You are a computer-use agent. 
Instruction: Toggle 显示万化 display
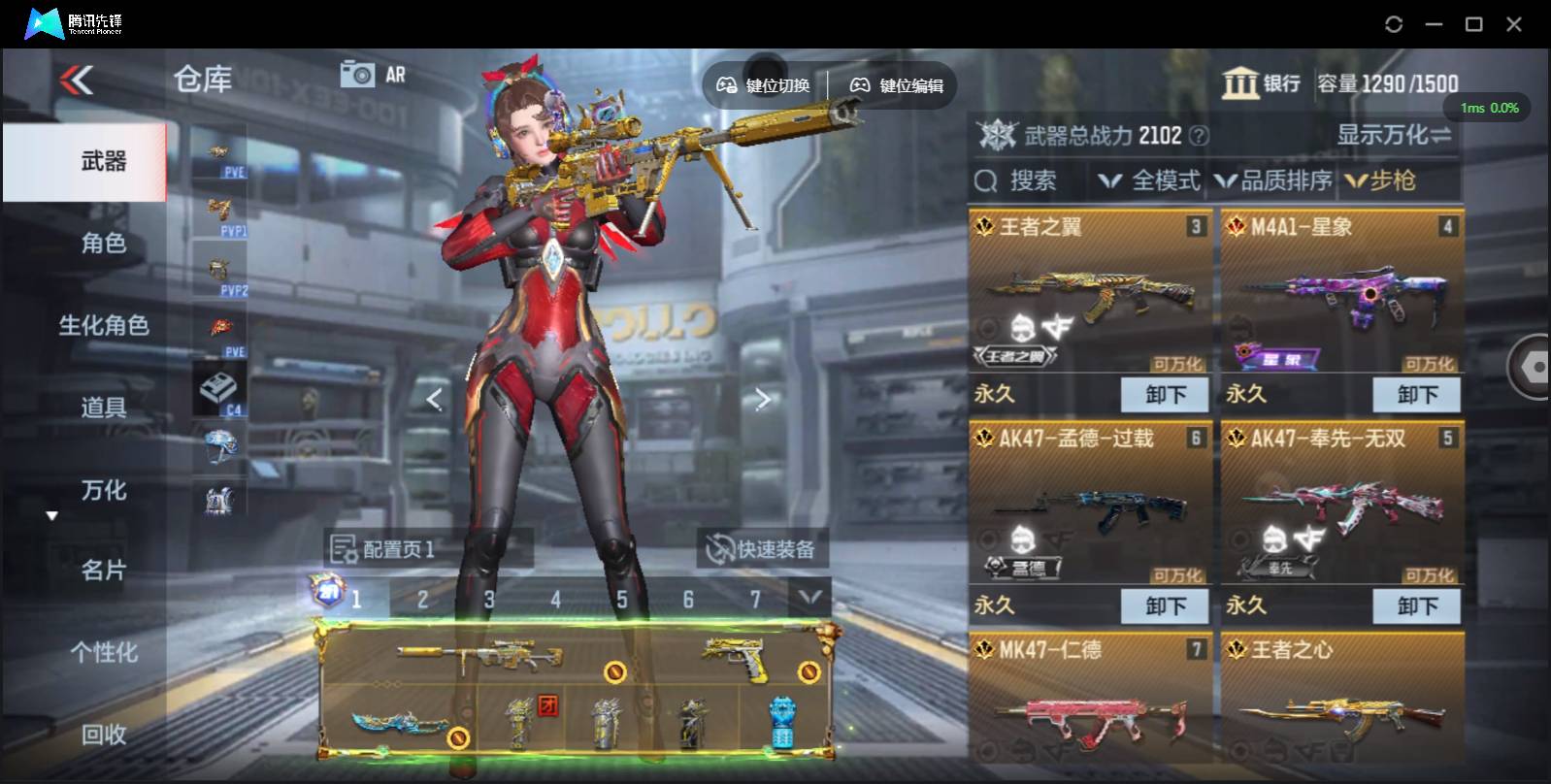tap(1393, 135)
